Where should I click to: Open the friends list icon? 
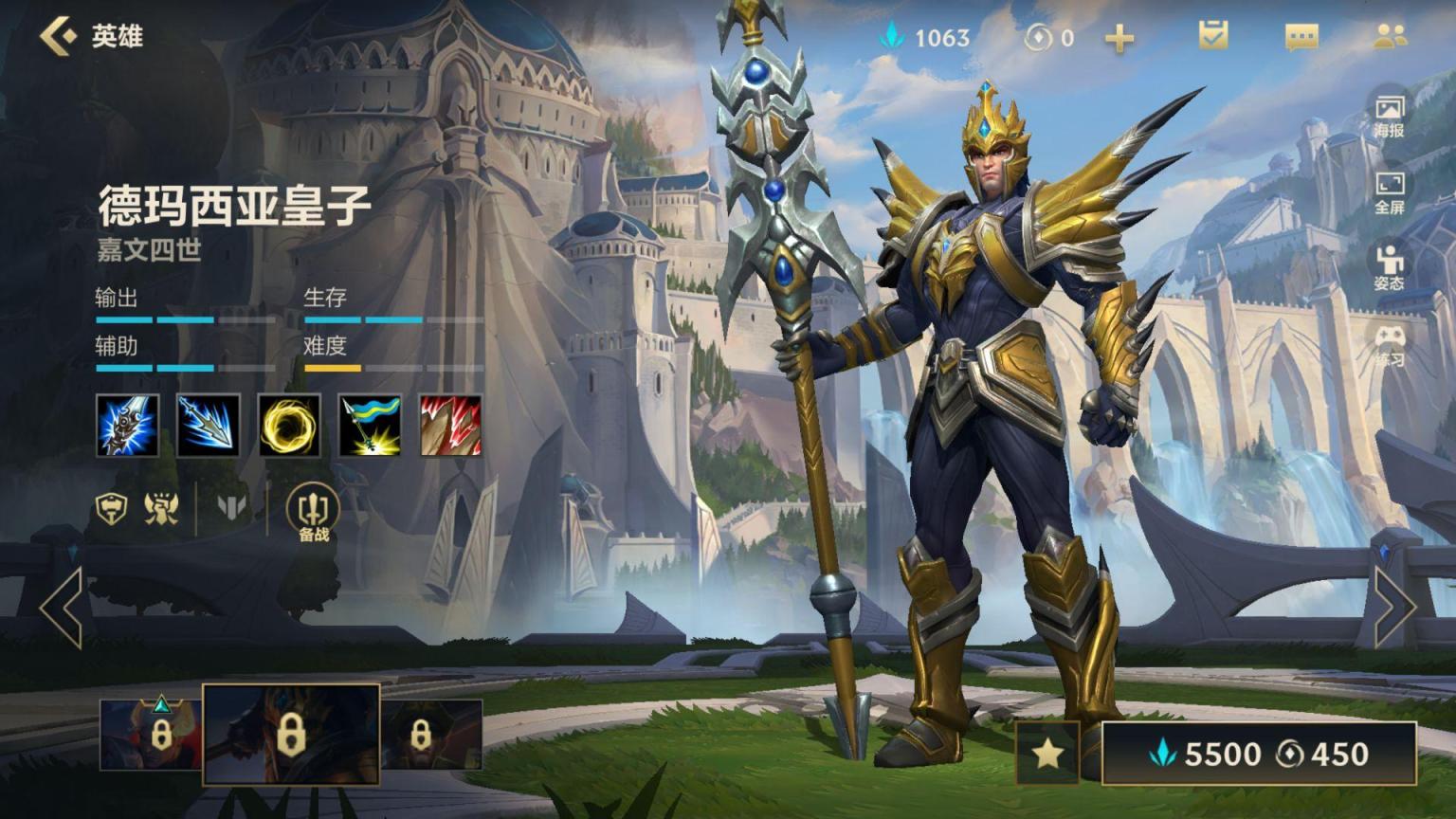point(1390,37)
